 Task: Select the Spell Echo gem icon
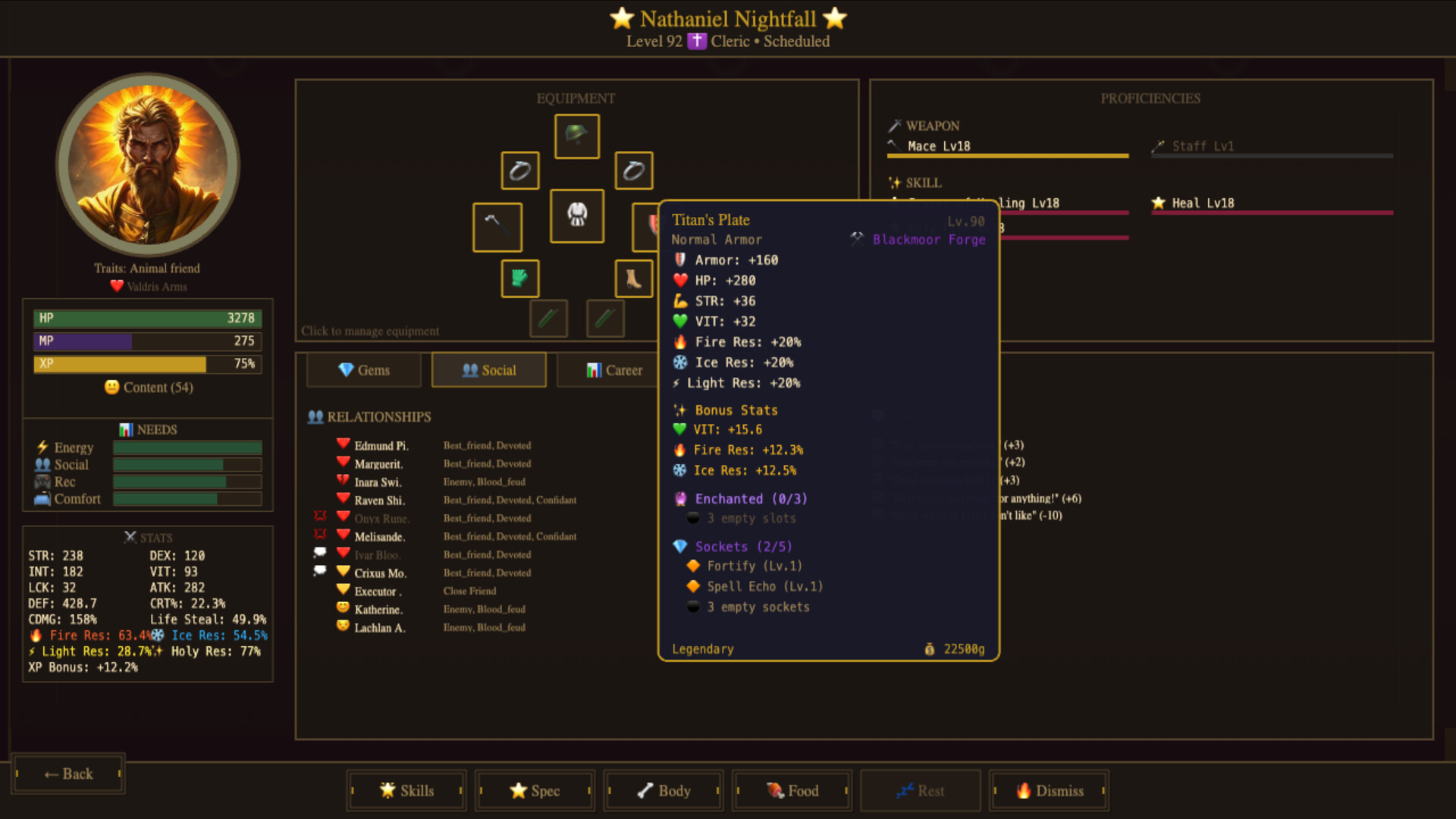tap(692, 585)
